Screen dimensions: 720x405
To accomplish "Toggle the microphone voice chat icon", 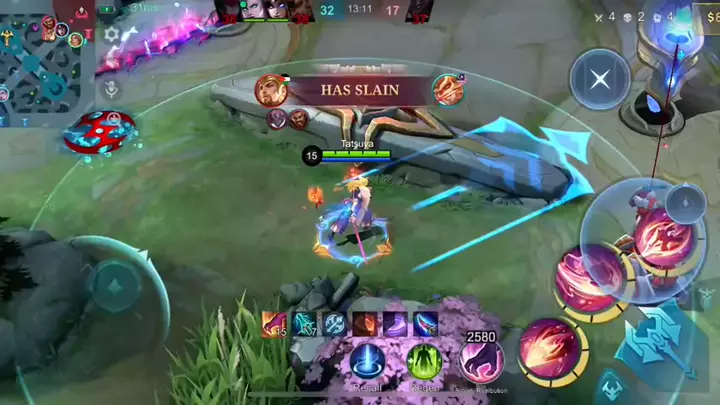I will click(112, 88).
